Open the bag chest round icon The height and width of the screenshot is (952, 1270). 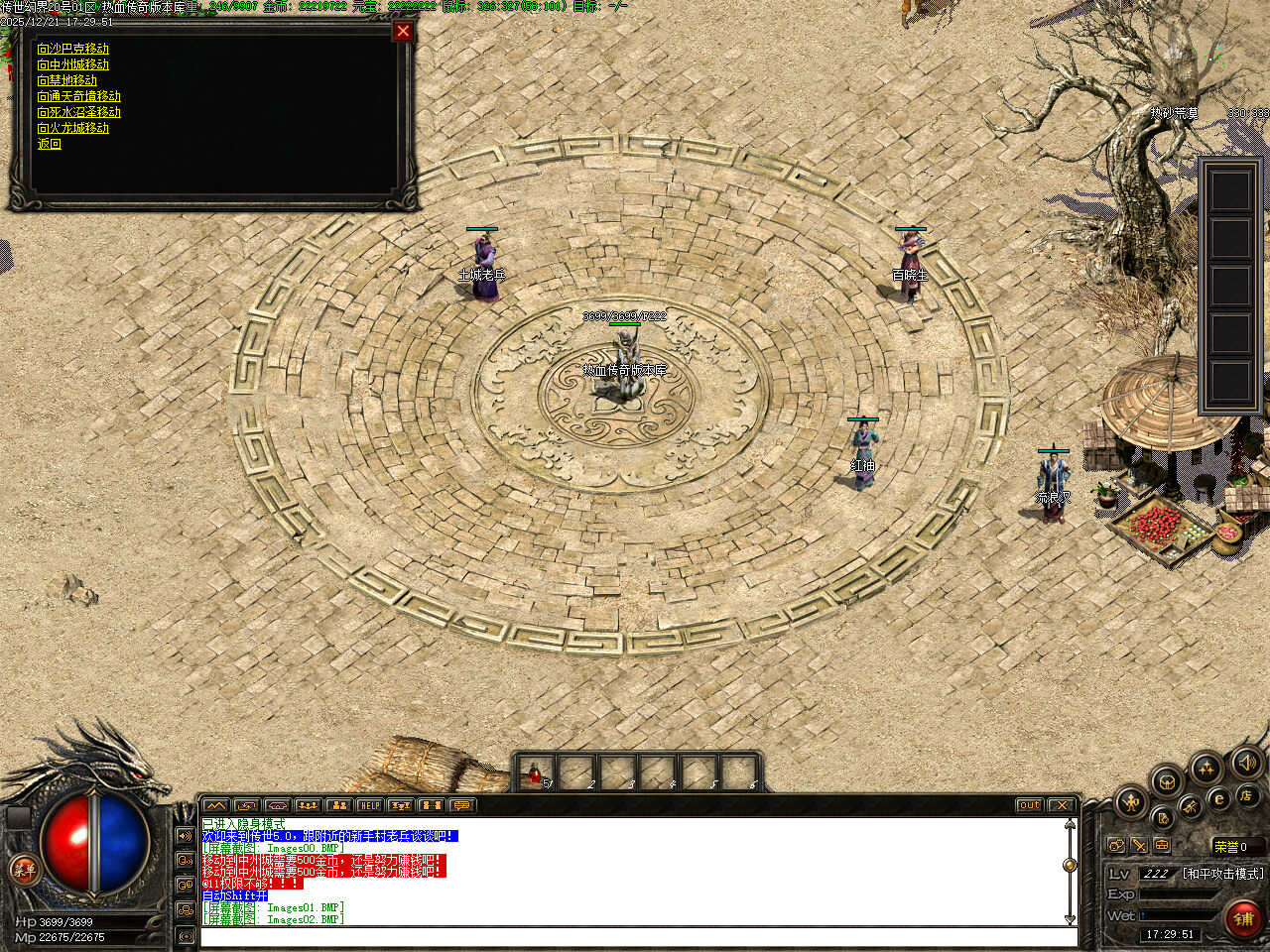coord(1167,781)
